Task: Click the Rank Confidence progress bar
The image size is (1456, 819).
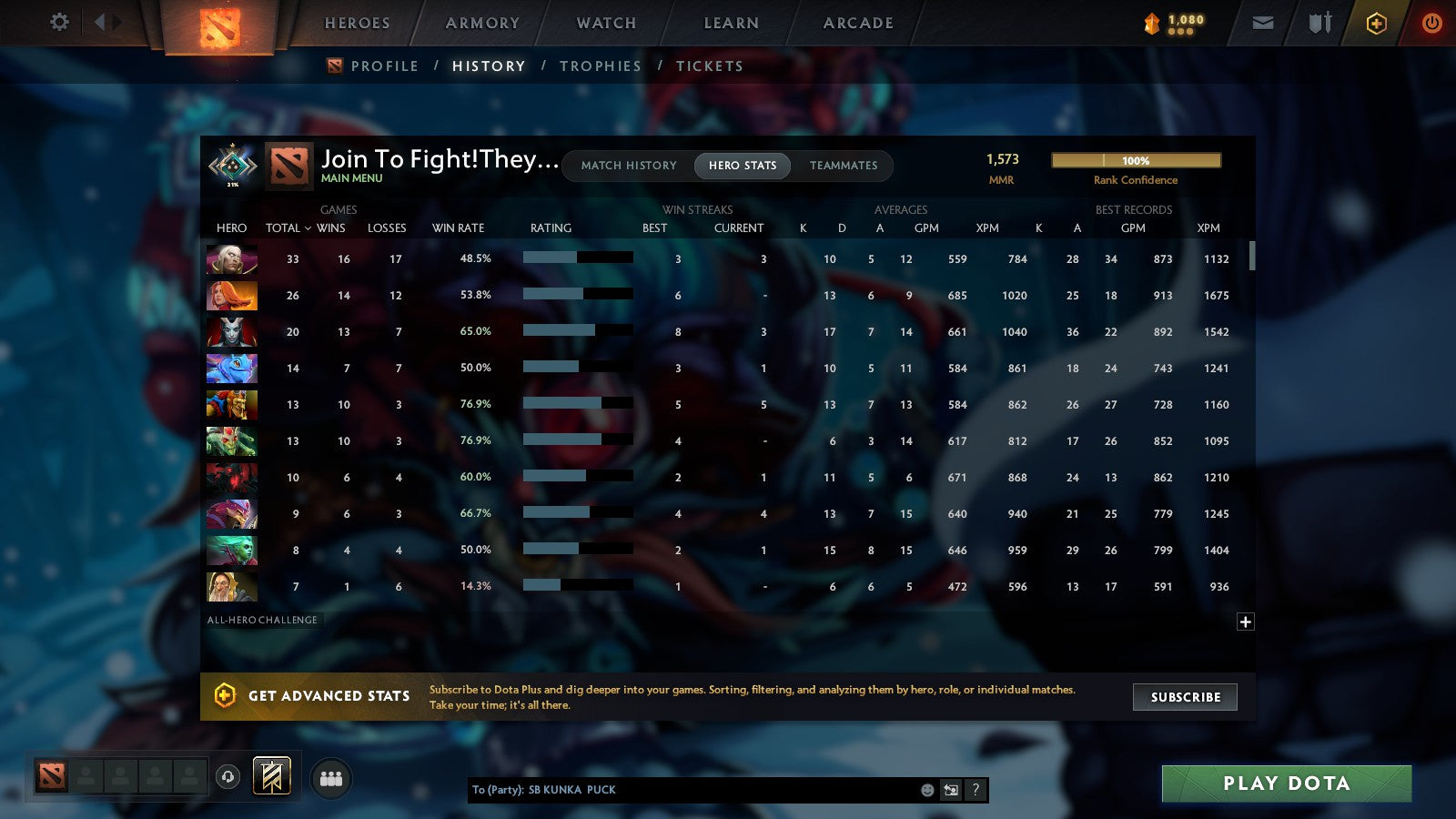Action: tap(1137, 160)
